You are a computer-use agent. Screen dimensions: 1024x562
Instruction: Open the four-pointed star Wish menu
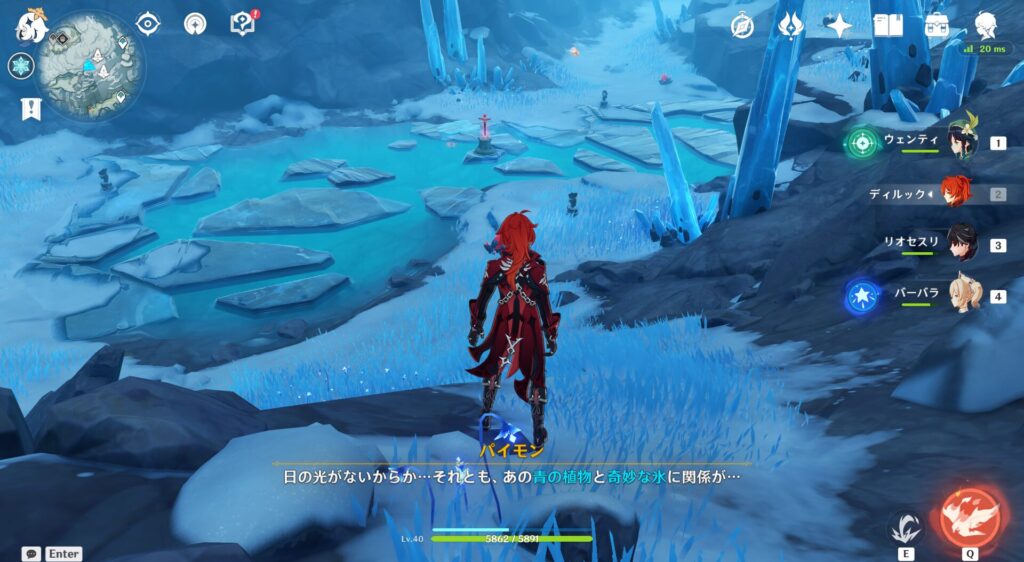pos(839,25)
